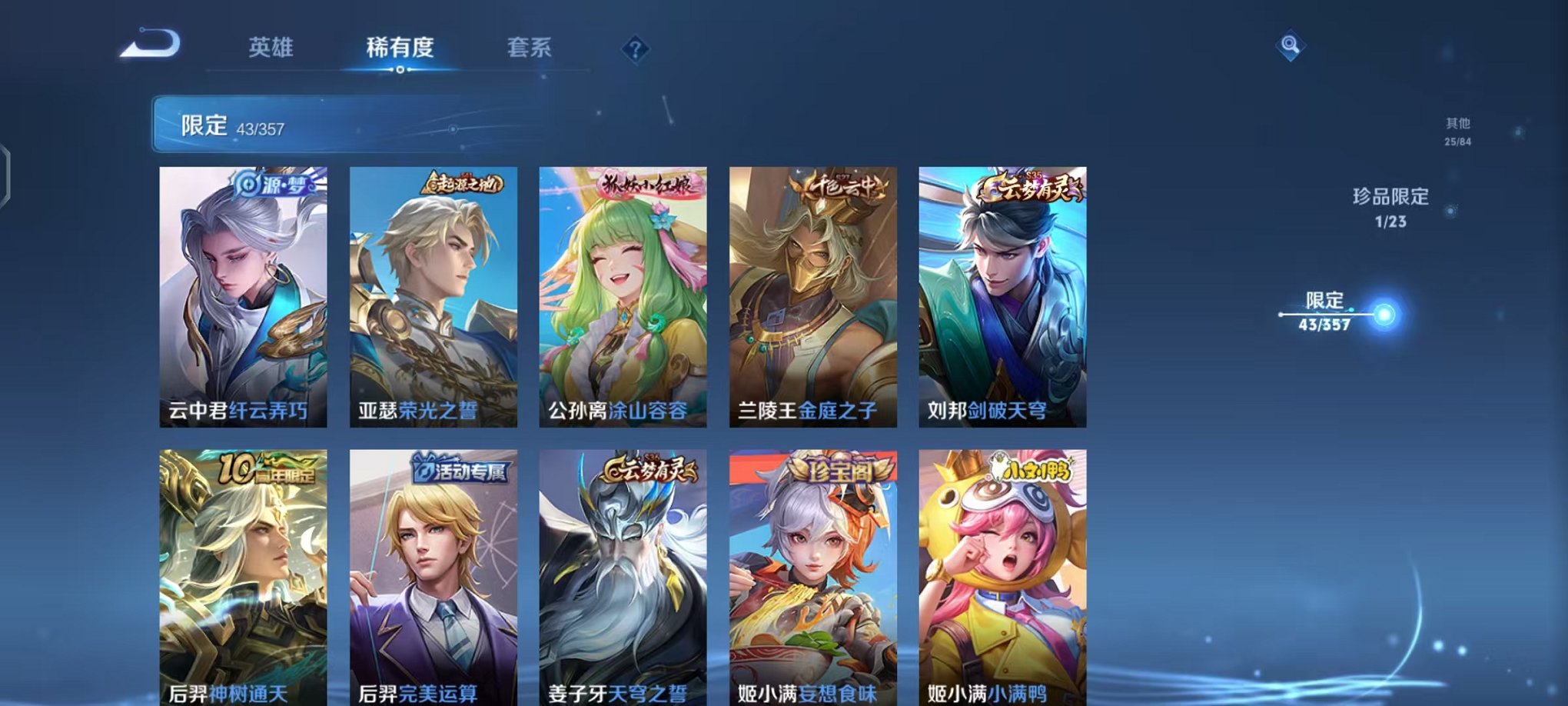Switch to the 英雄 tab
The image size is (1568, 706).
(273, 48)
